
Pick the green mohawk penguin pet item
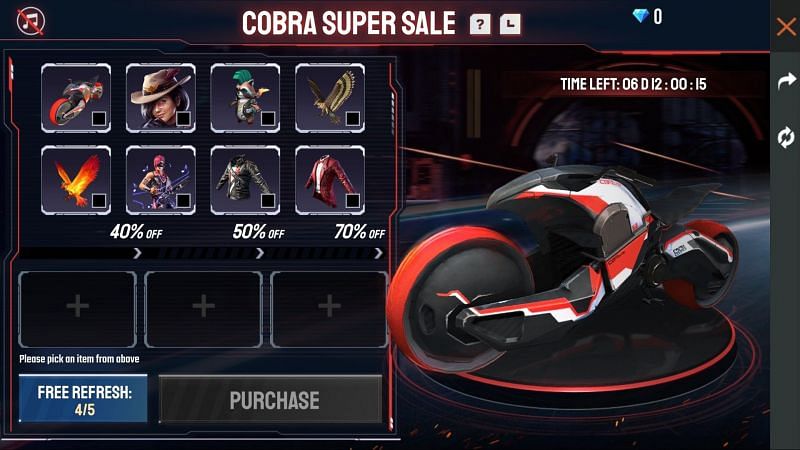tap(245, 98)
